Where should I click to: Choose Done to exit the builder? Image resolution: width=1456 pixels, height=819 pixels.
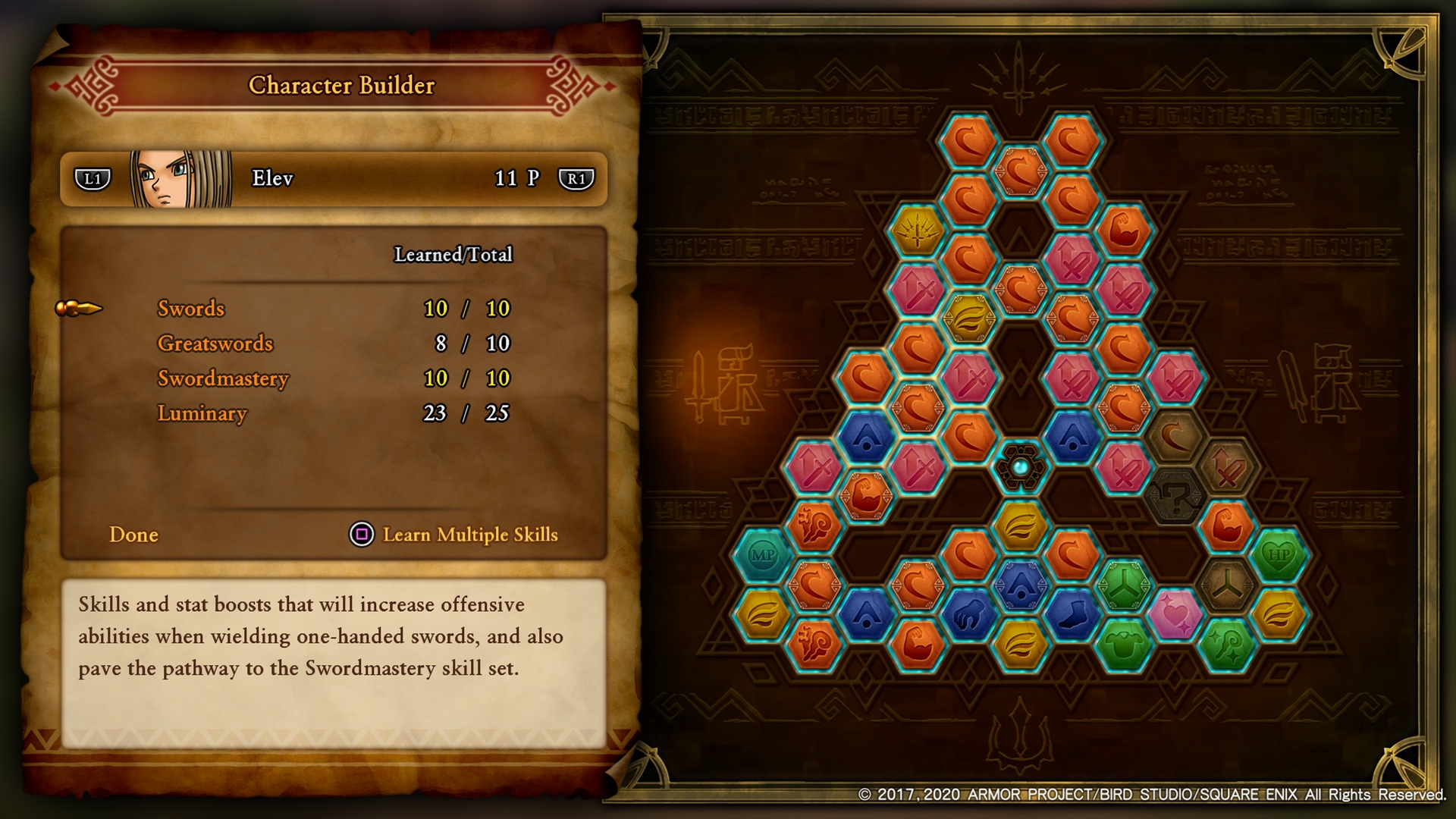(133, 535)
